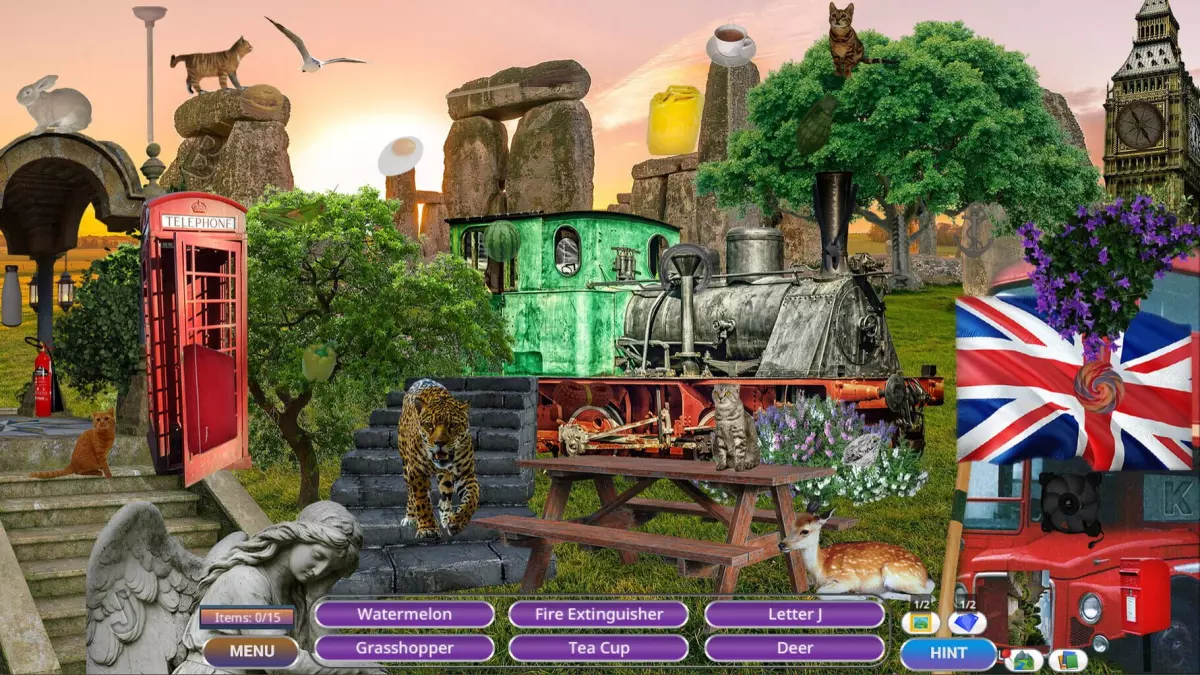Select the Letter J list entry
Viewport: 1200px width, 675px height.
pos(794,614)
